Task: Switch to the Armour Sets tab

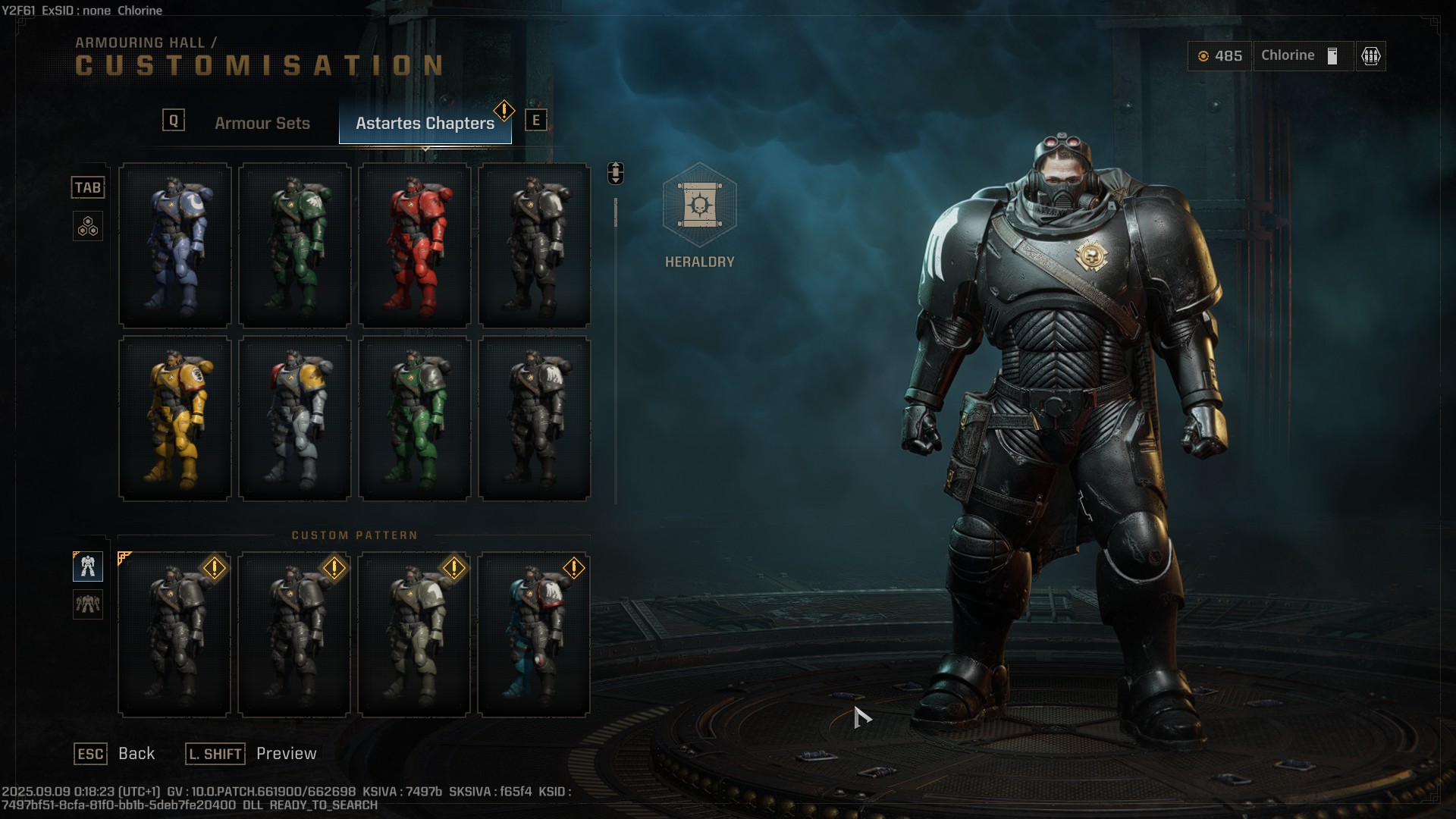Action: click(262, 123)
